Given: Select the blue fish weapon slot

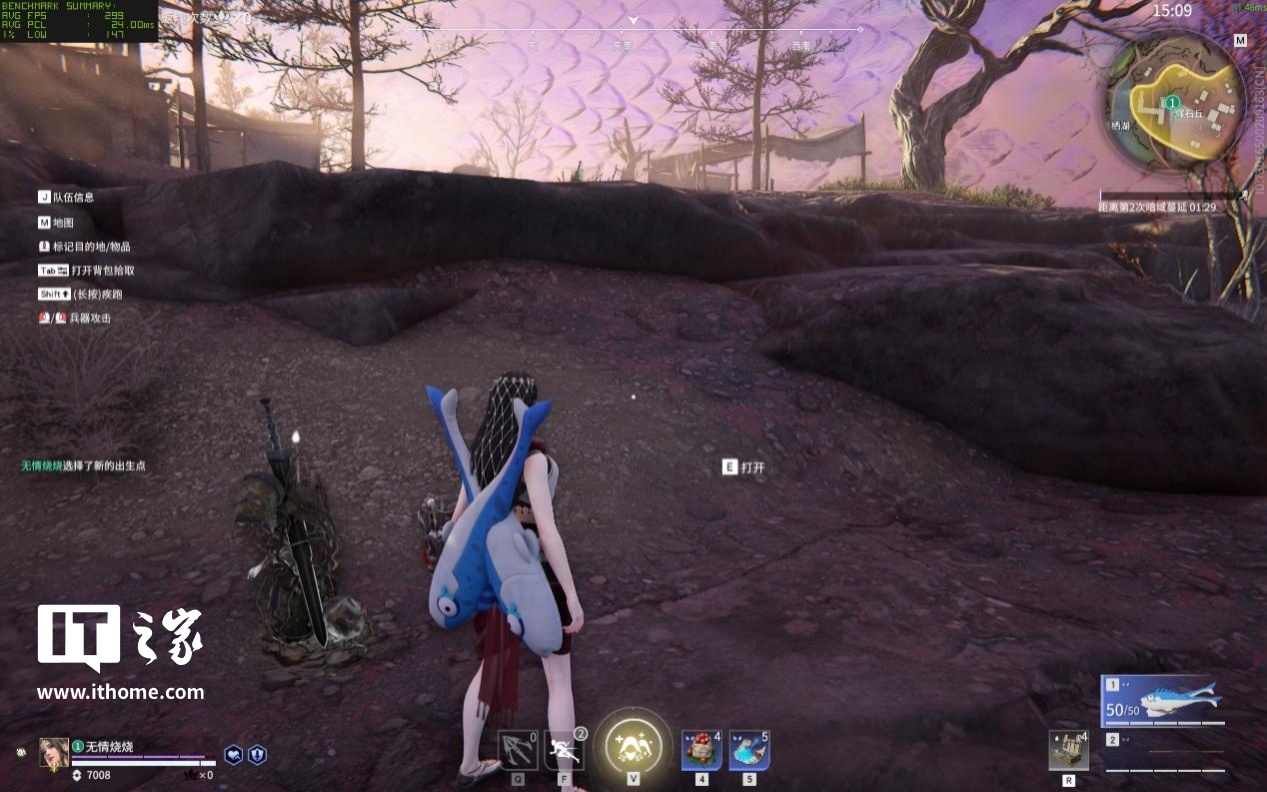Looking at the screenshot, I should point(1166,700).
